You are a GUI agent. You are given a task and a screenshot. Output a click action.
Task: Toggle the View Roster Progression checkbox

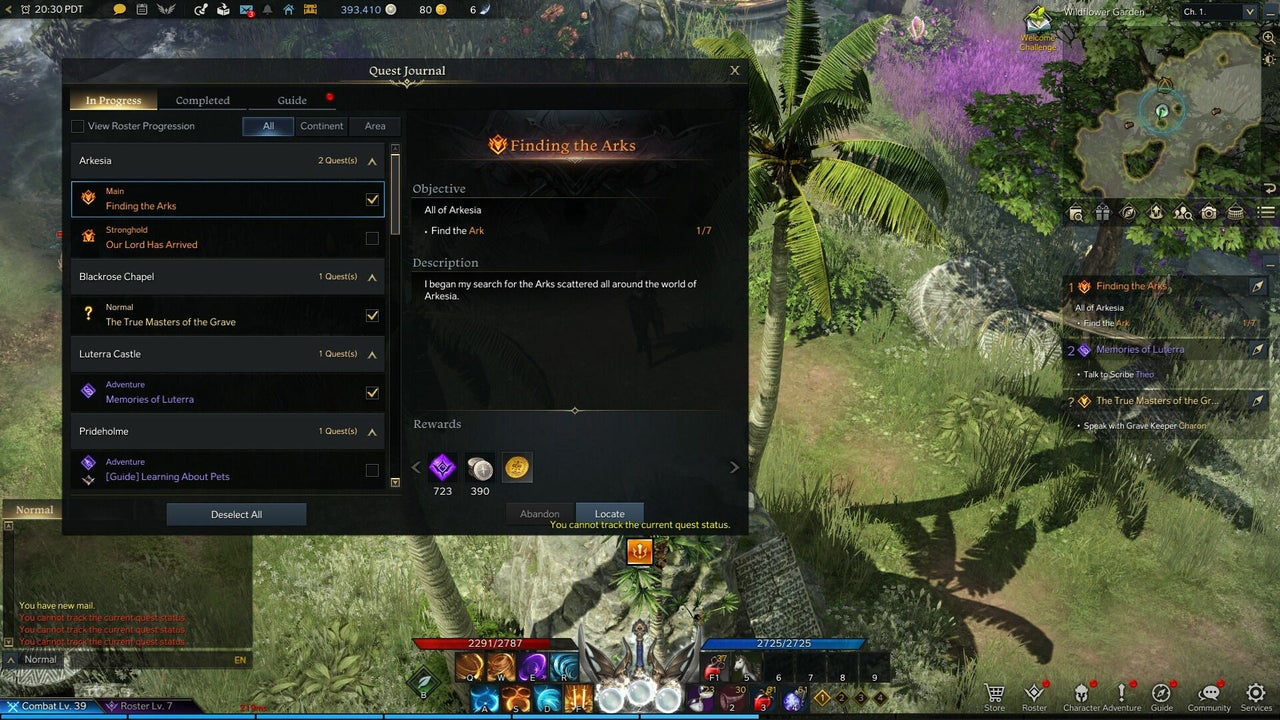[78, 126]
